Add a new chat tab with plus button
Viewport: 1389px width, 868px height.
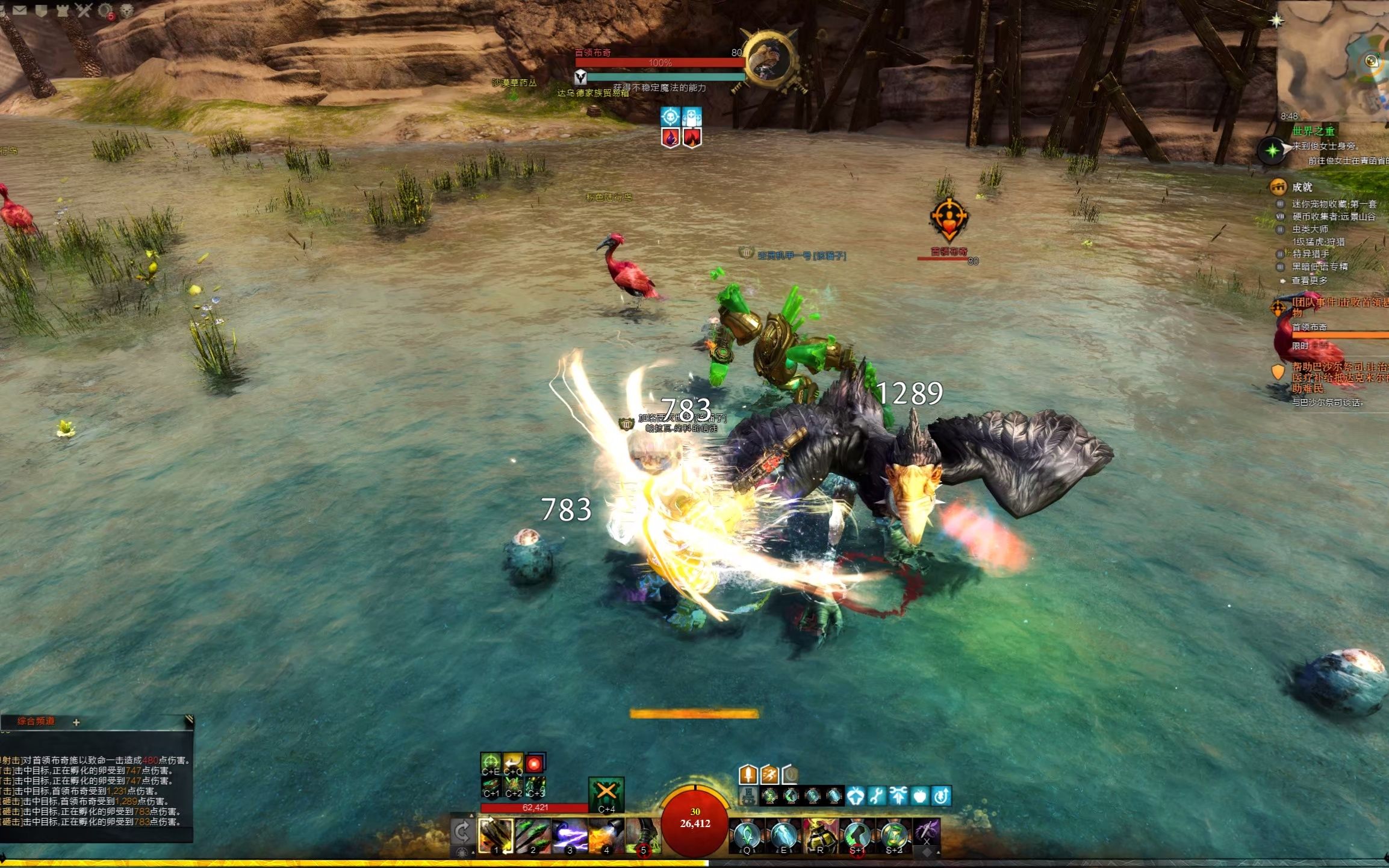coord(76,722)
